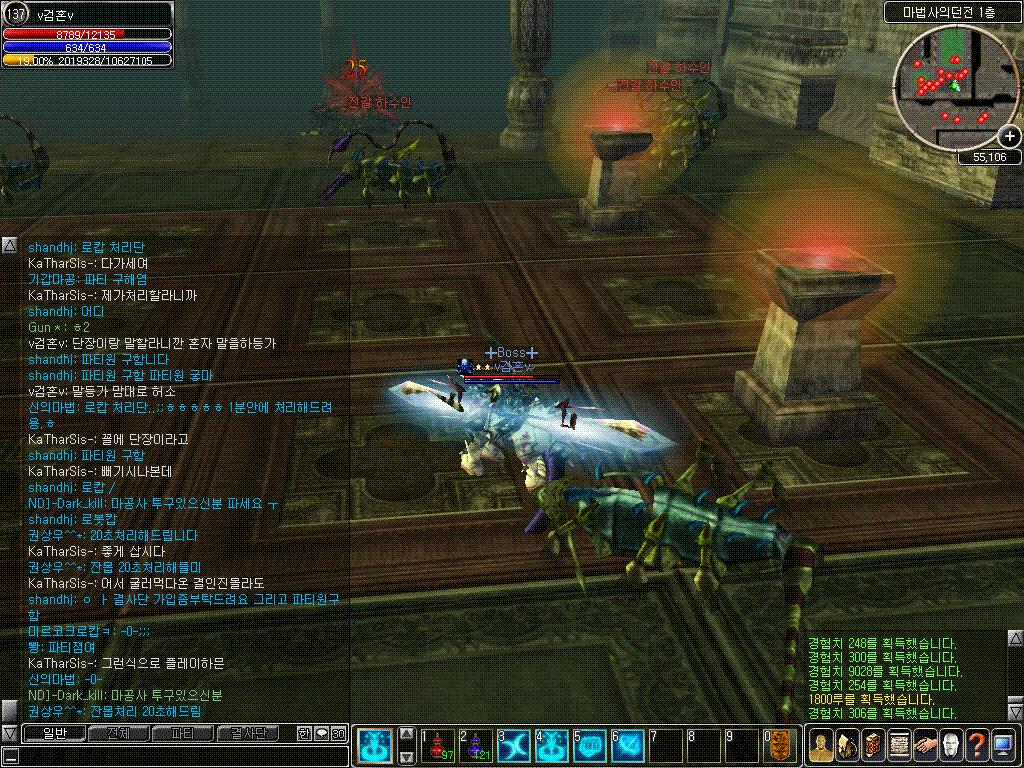Use the golden item in slot 0

[781, 747]
